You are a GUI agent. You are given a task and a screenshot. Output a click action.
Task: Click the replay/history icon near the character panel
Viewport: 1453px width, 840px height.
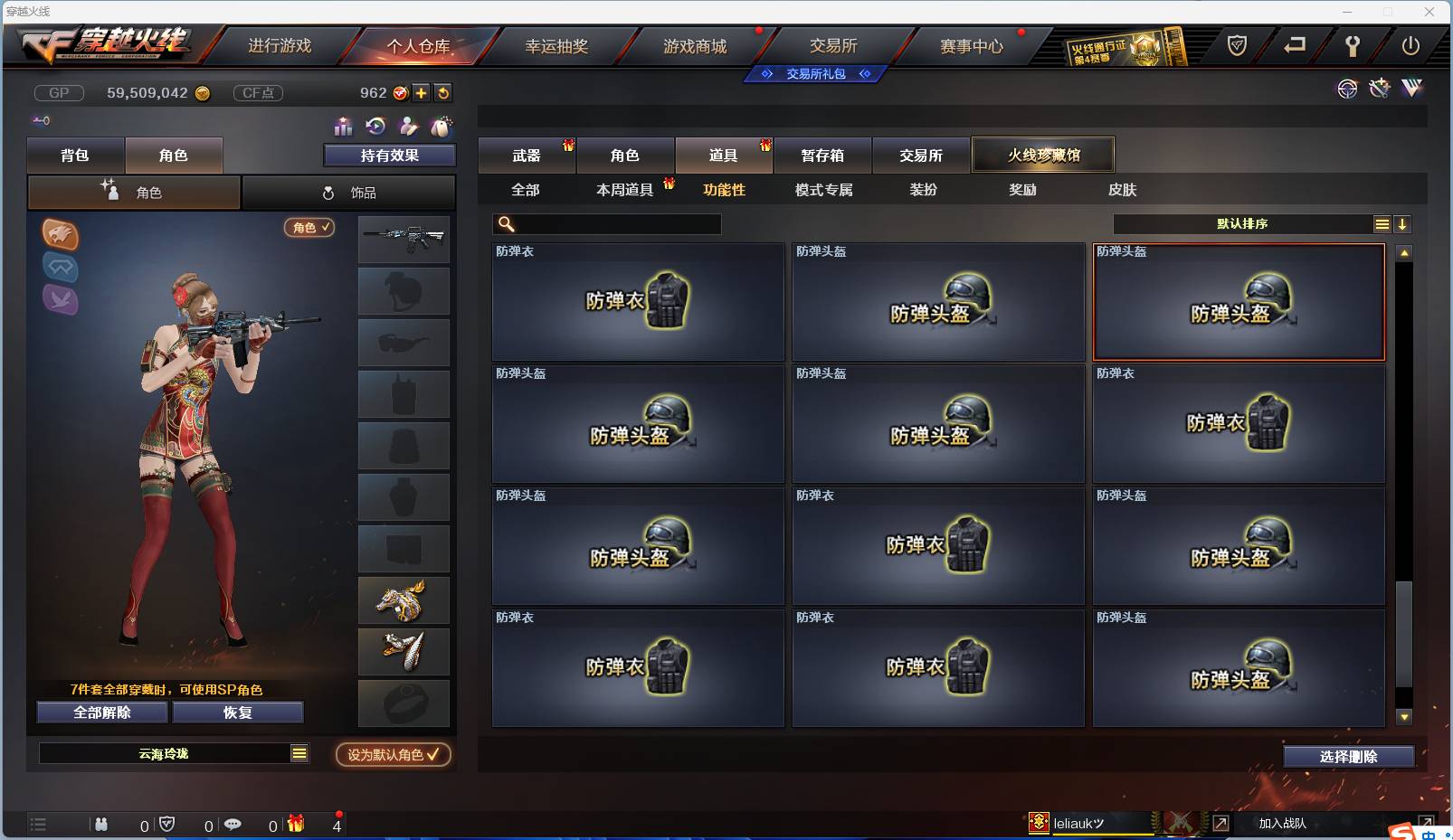coord(374,127)
